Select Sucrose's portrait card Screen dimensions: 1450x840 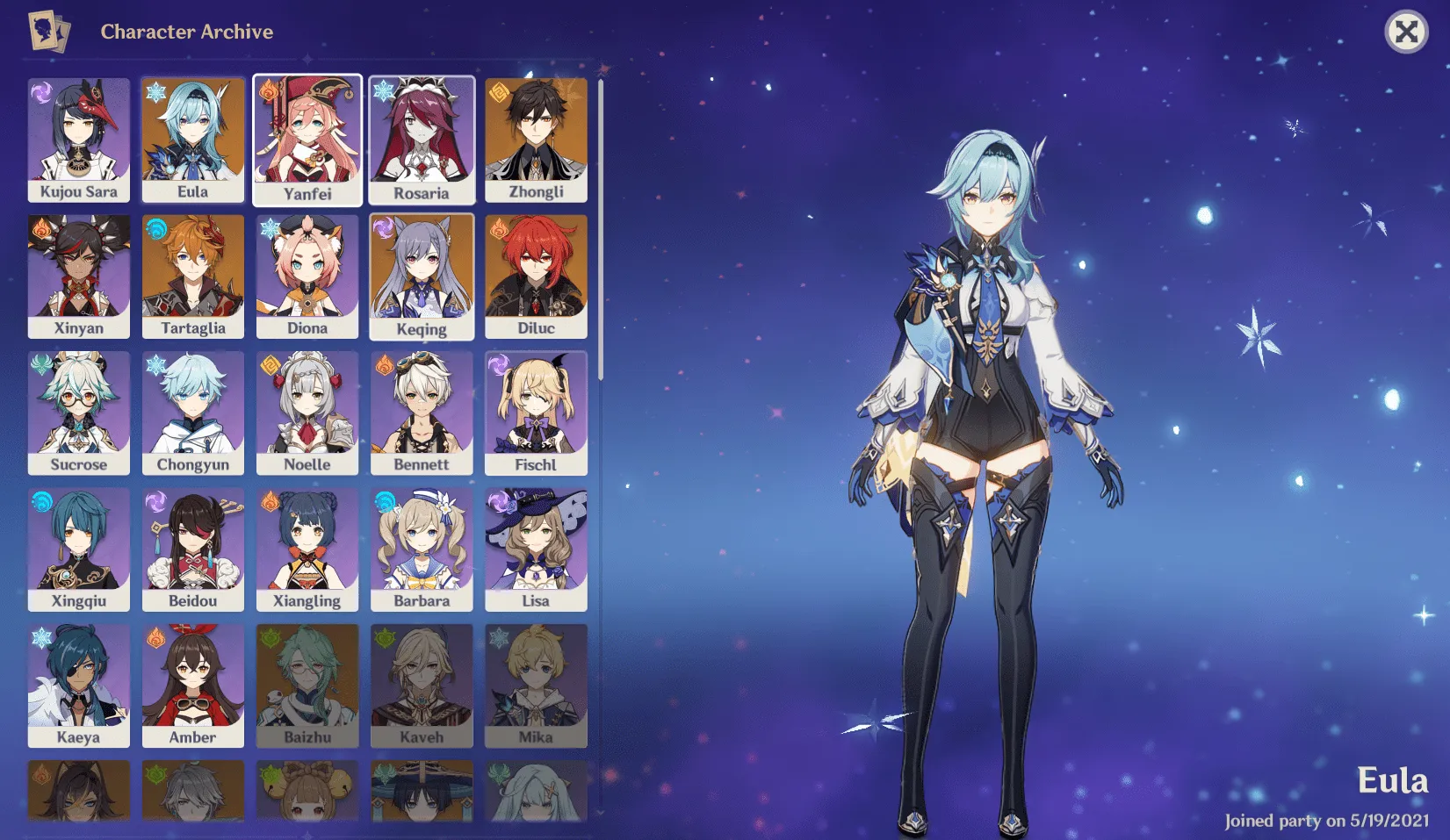79,413
